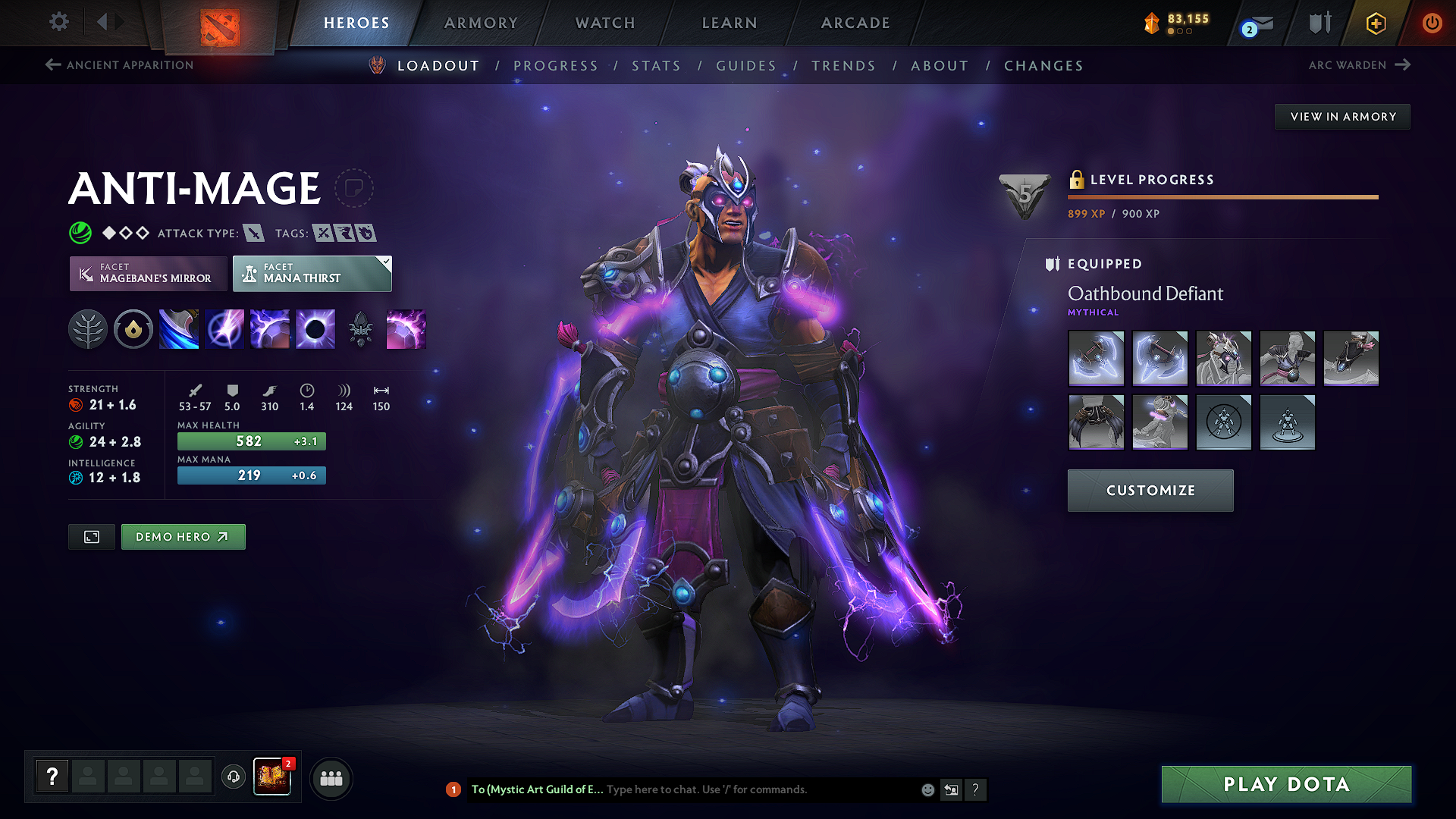Viewport: 1456px width, 819px height.
Task: Switch to the ARMORY tab
Action: pyautogui.click(x=480, y=23)
